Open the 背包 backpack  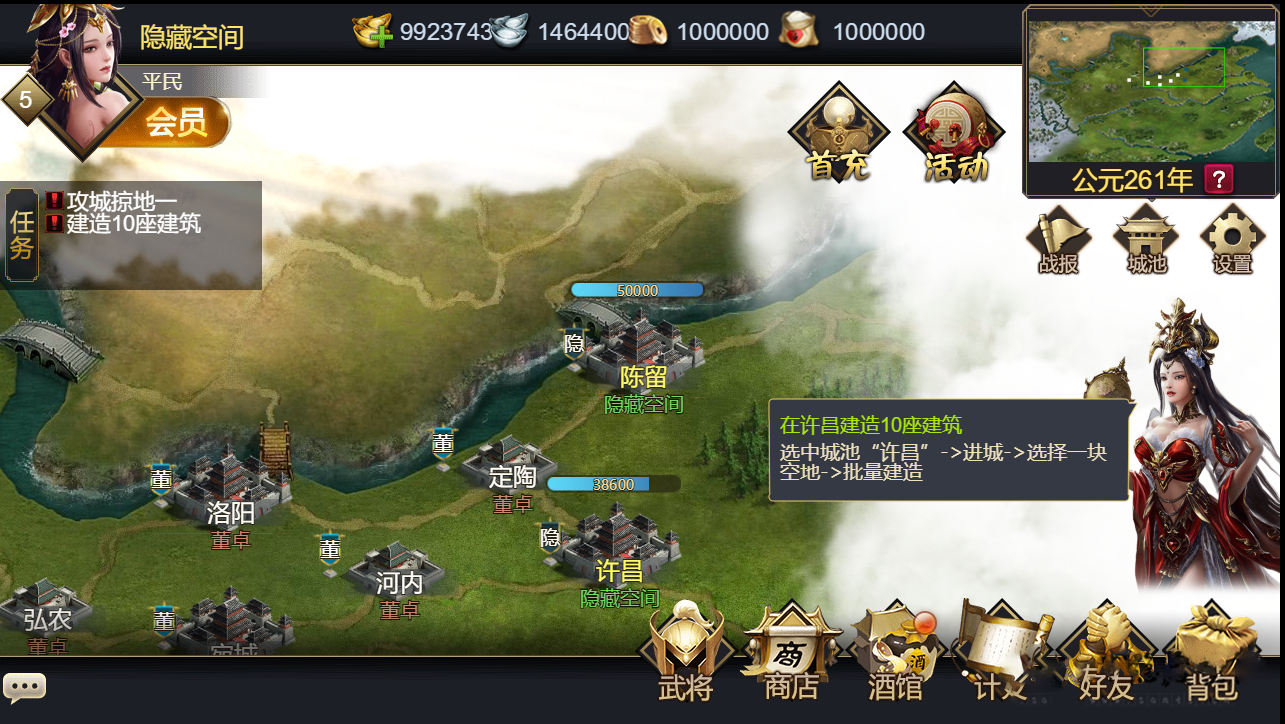point(1212,655)
